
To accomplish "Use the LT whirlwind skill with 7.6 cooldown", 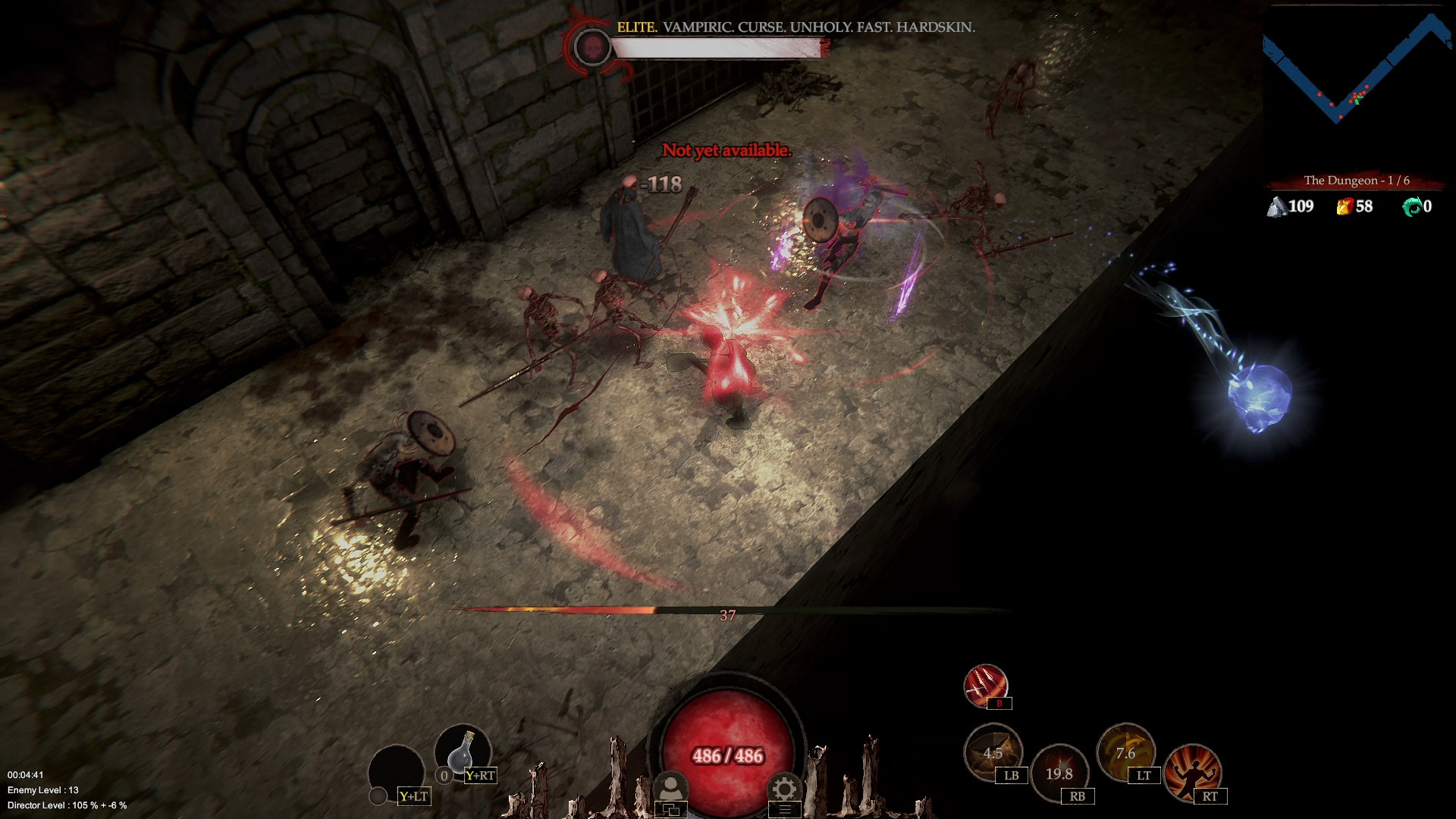I will [1126, 755].
